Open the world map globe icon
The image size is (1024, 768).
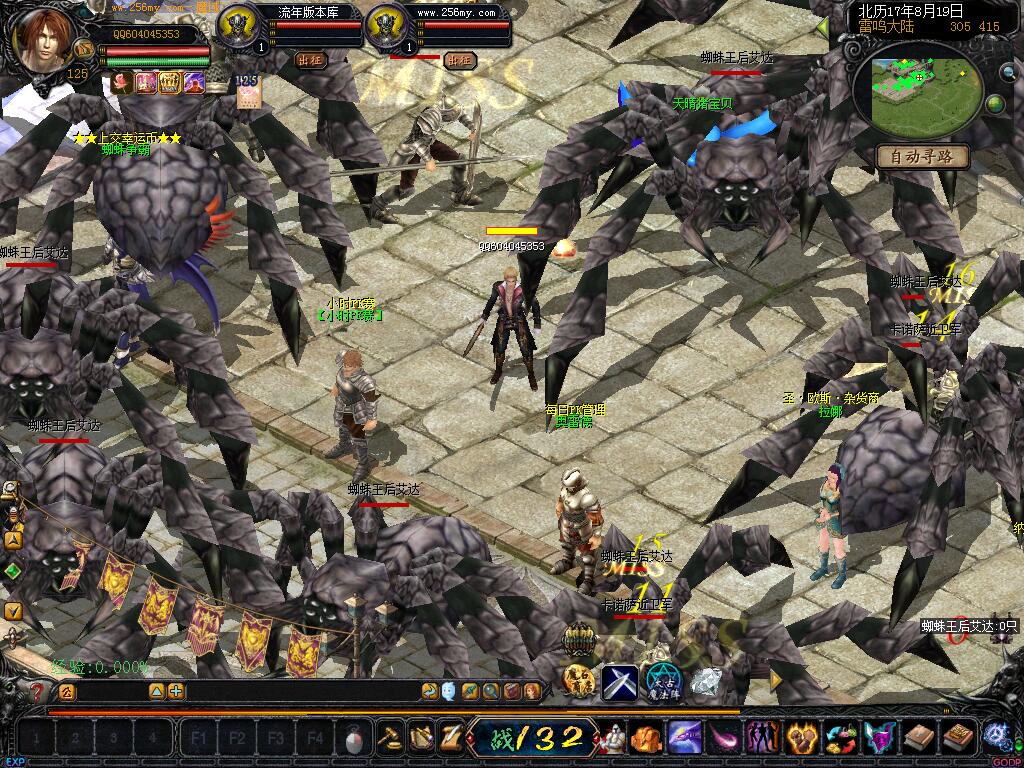click(x=995, y=103)
